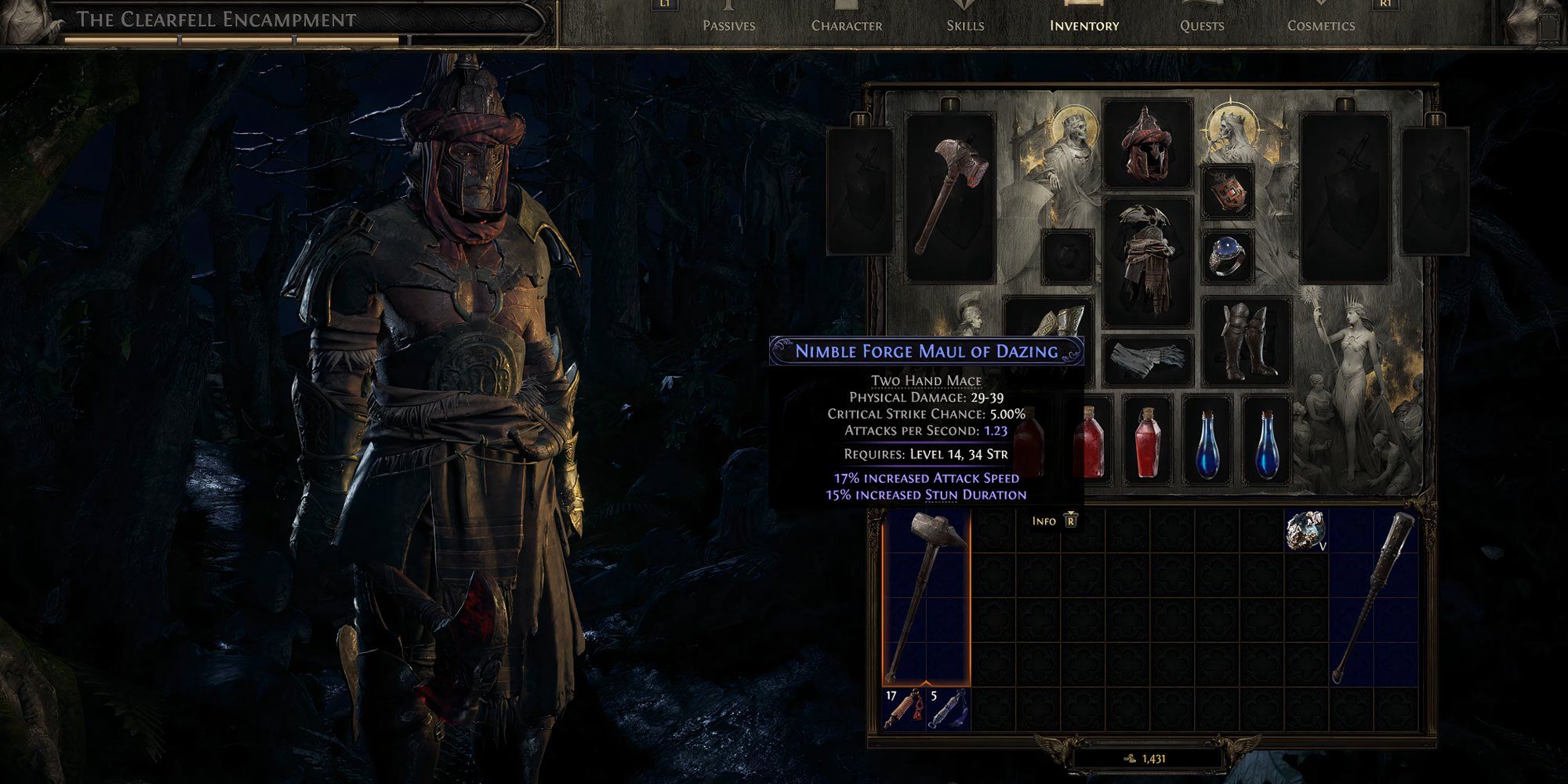1568x784 pixels.
Task: Select the stack of 5 blue scrolls
Action: [949, 709]
